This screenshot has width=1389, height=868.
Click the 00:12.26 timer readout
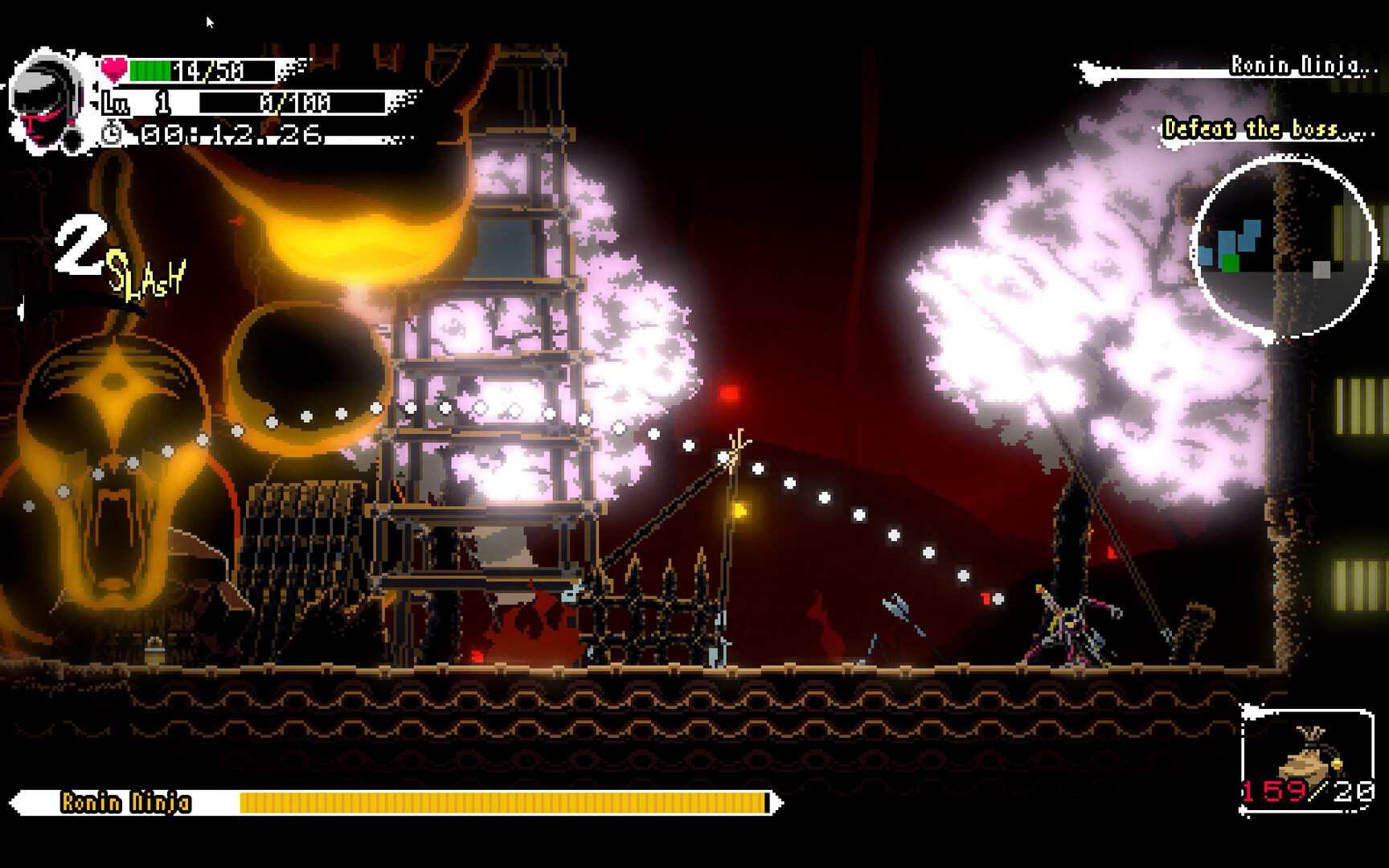[x=229, y=134]
